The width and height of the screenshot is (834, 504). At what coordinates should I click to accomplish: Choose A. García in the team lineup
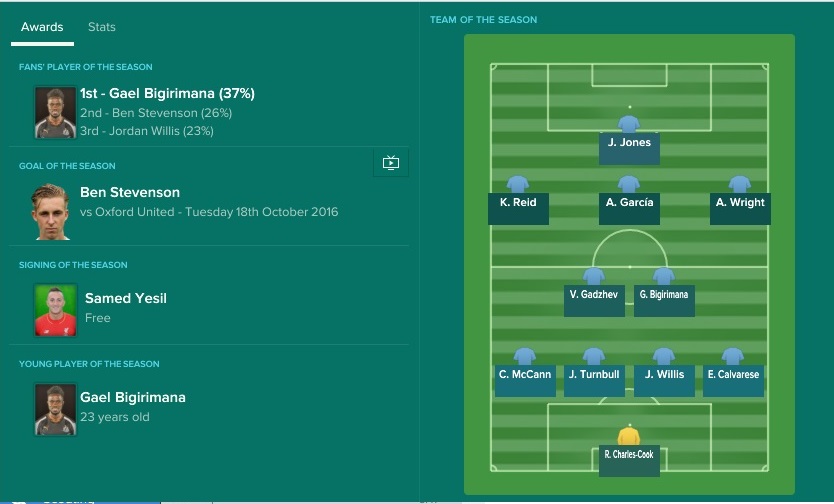[x=629, y=203]
